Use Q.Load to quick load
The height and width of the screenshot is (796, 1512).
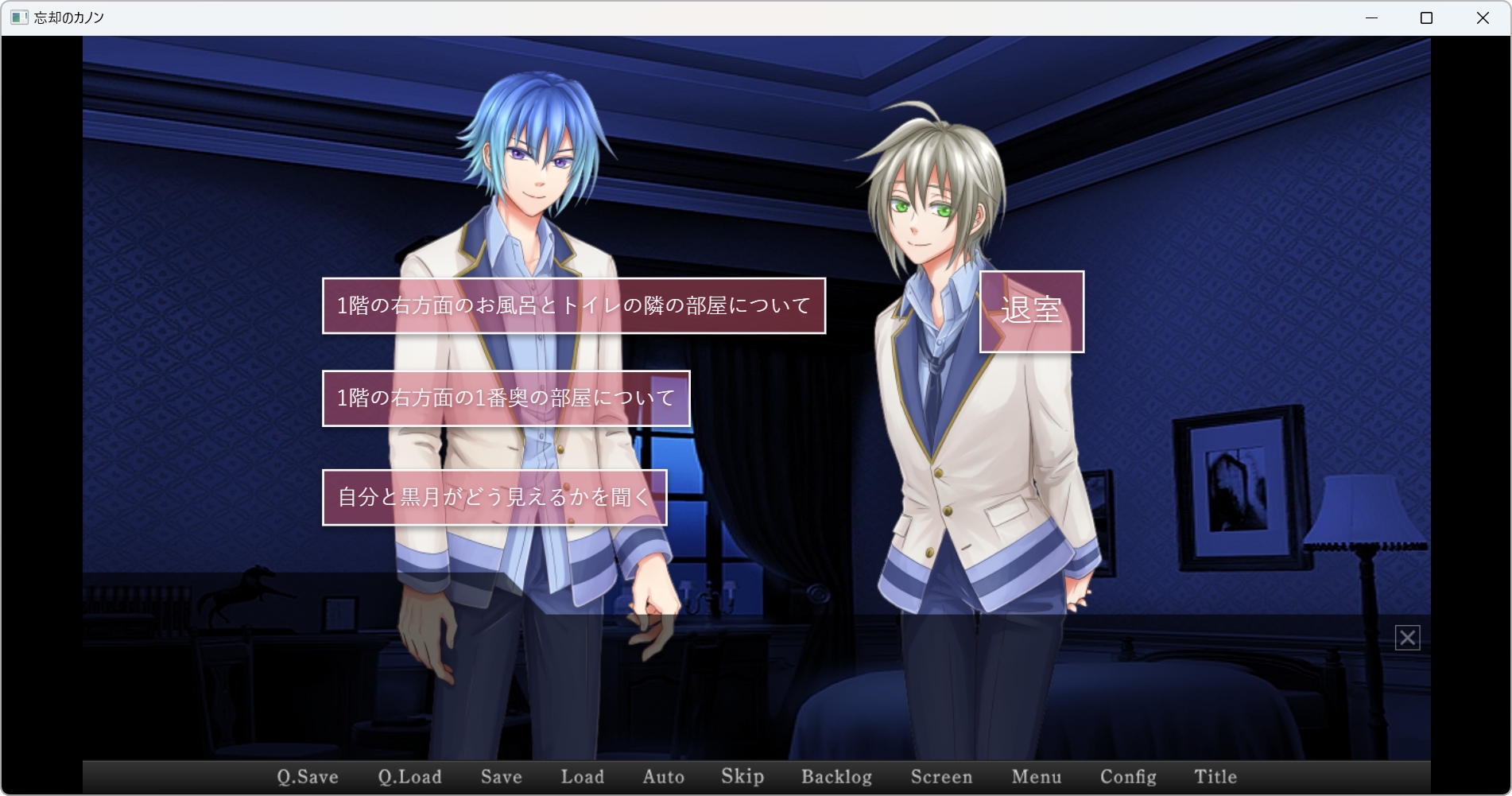point(409,777)
